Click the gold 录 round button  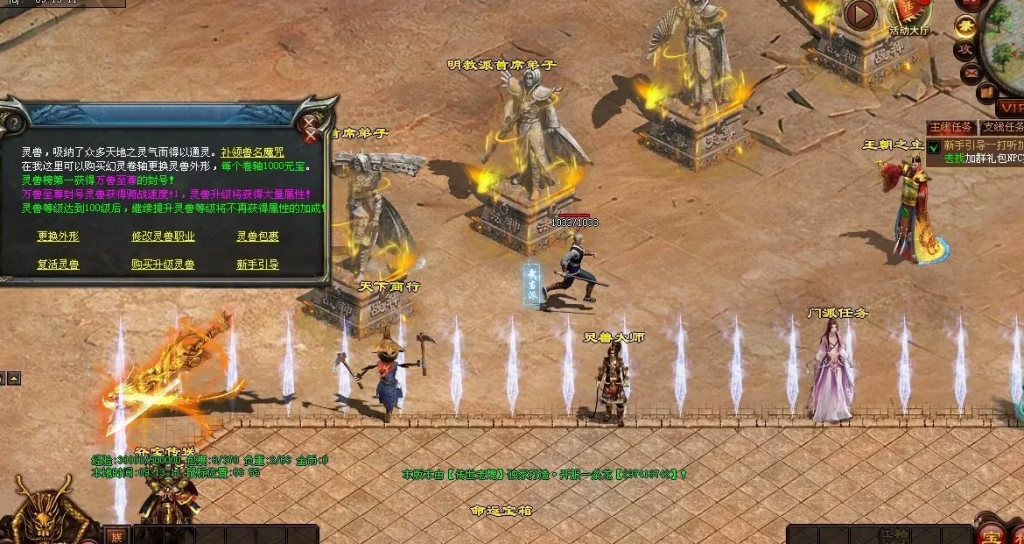pyautogui.click(x=966, y=26)
